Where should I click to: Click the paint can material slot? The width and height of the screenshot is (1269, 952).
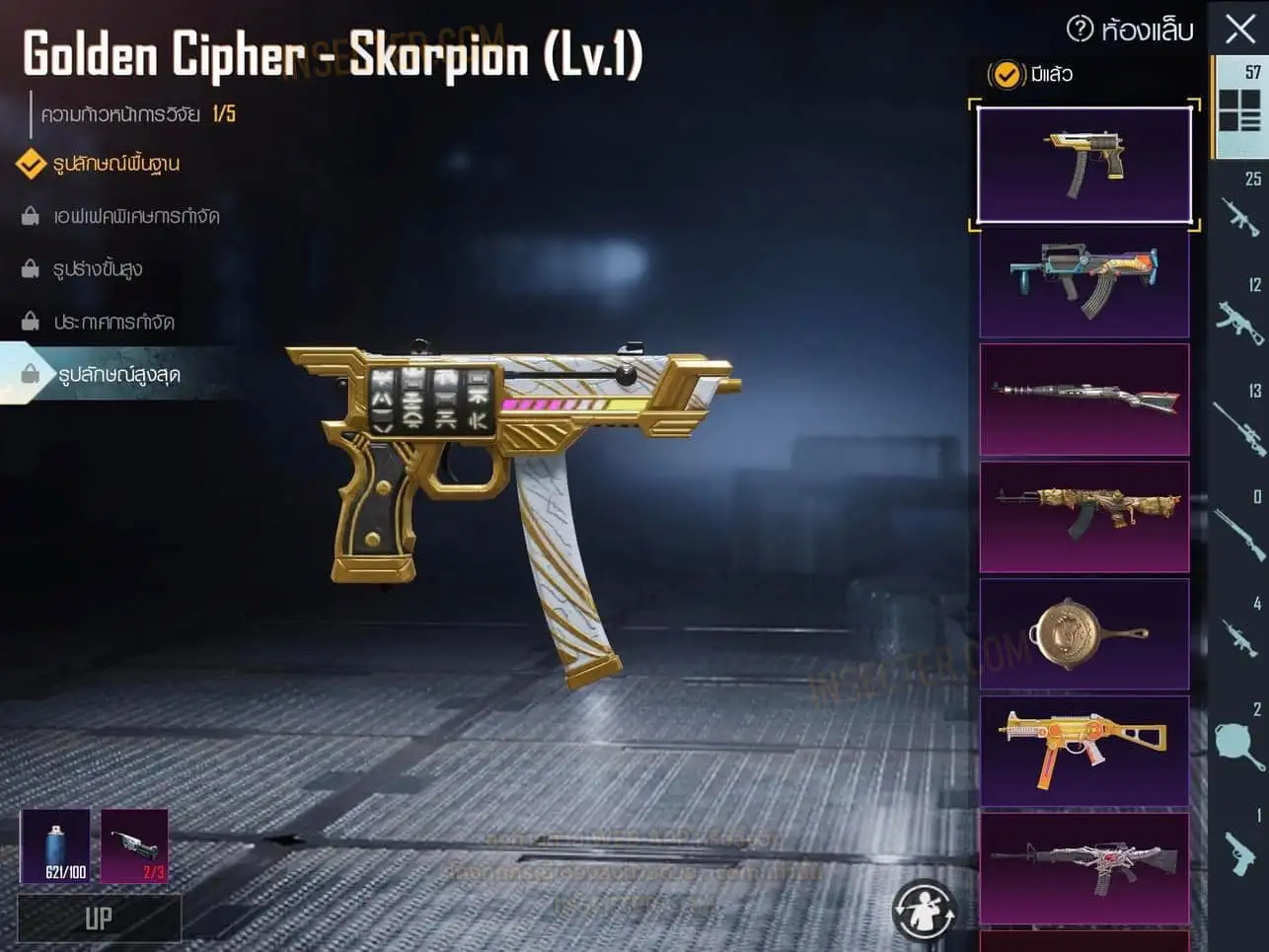55,845
